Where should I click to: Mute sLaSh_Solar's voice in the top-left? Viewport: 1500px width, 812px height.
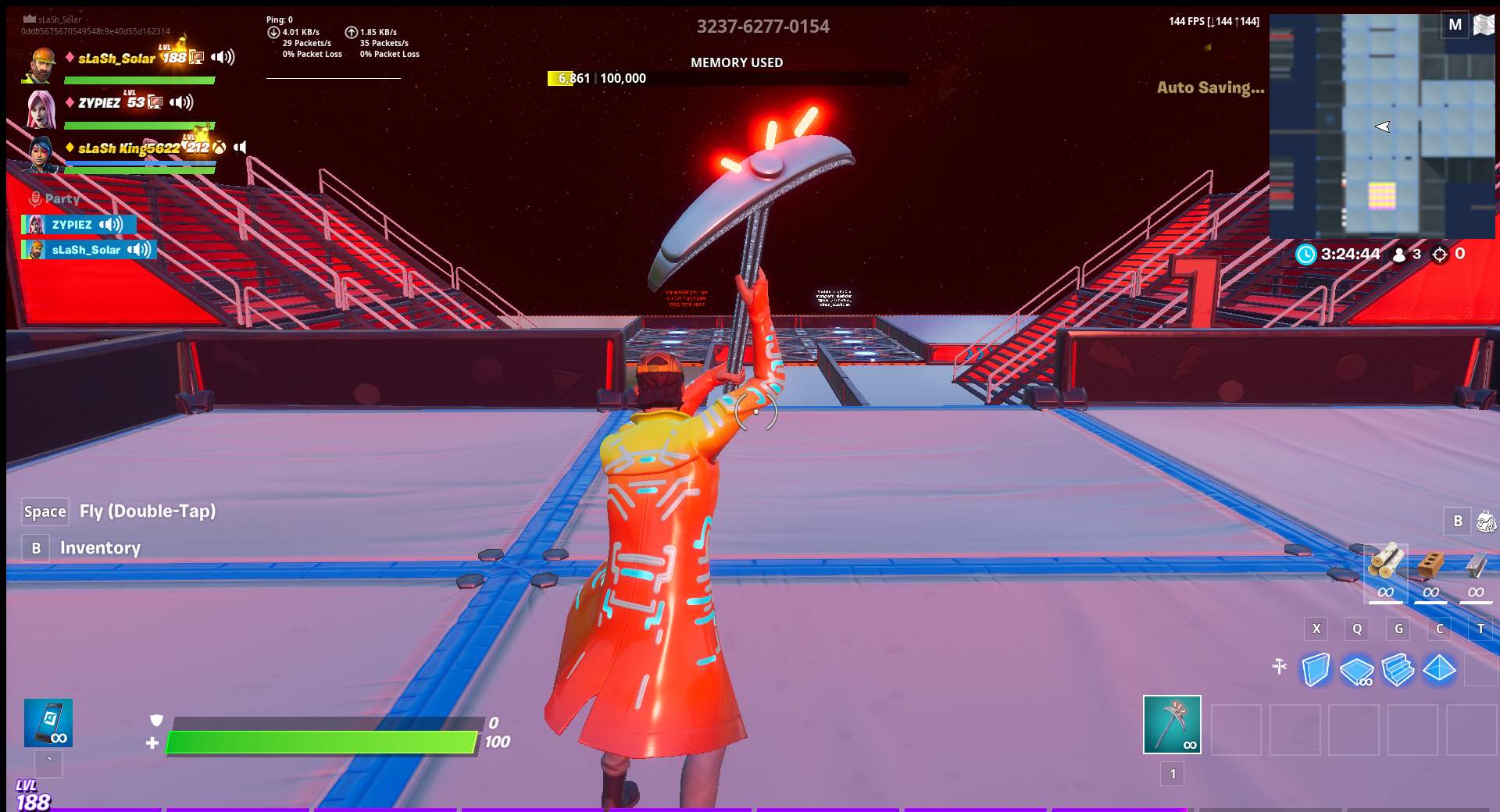tap(223, 56)
